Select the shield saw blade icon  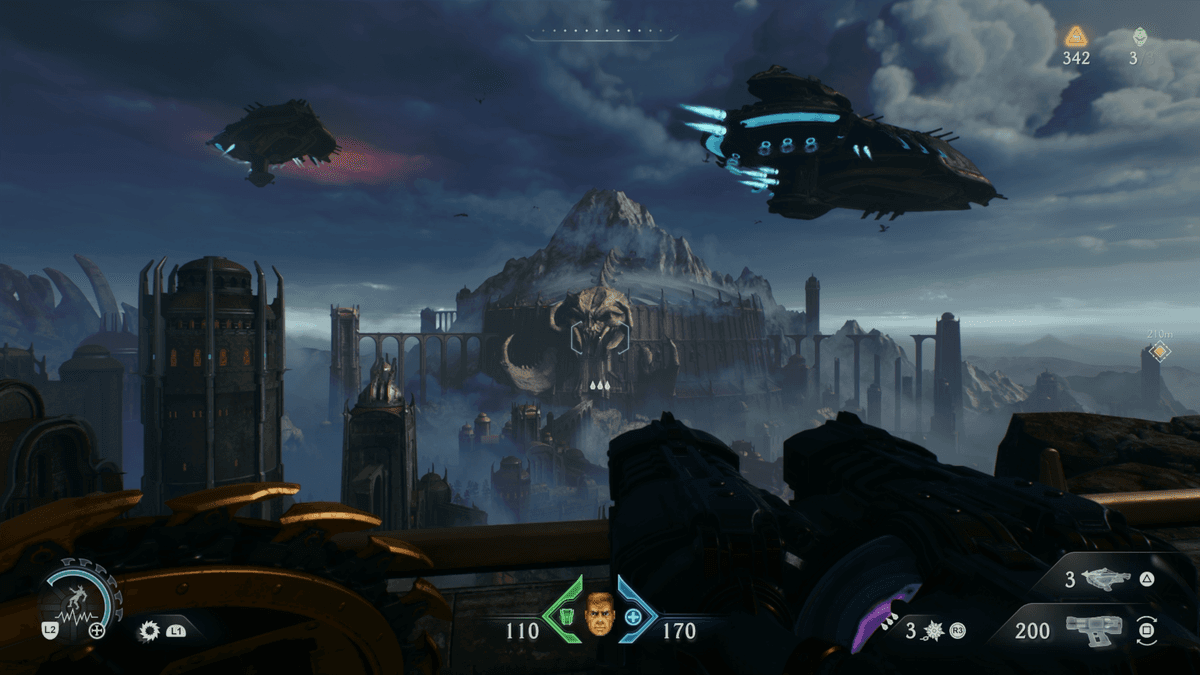pos(150,631)
